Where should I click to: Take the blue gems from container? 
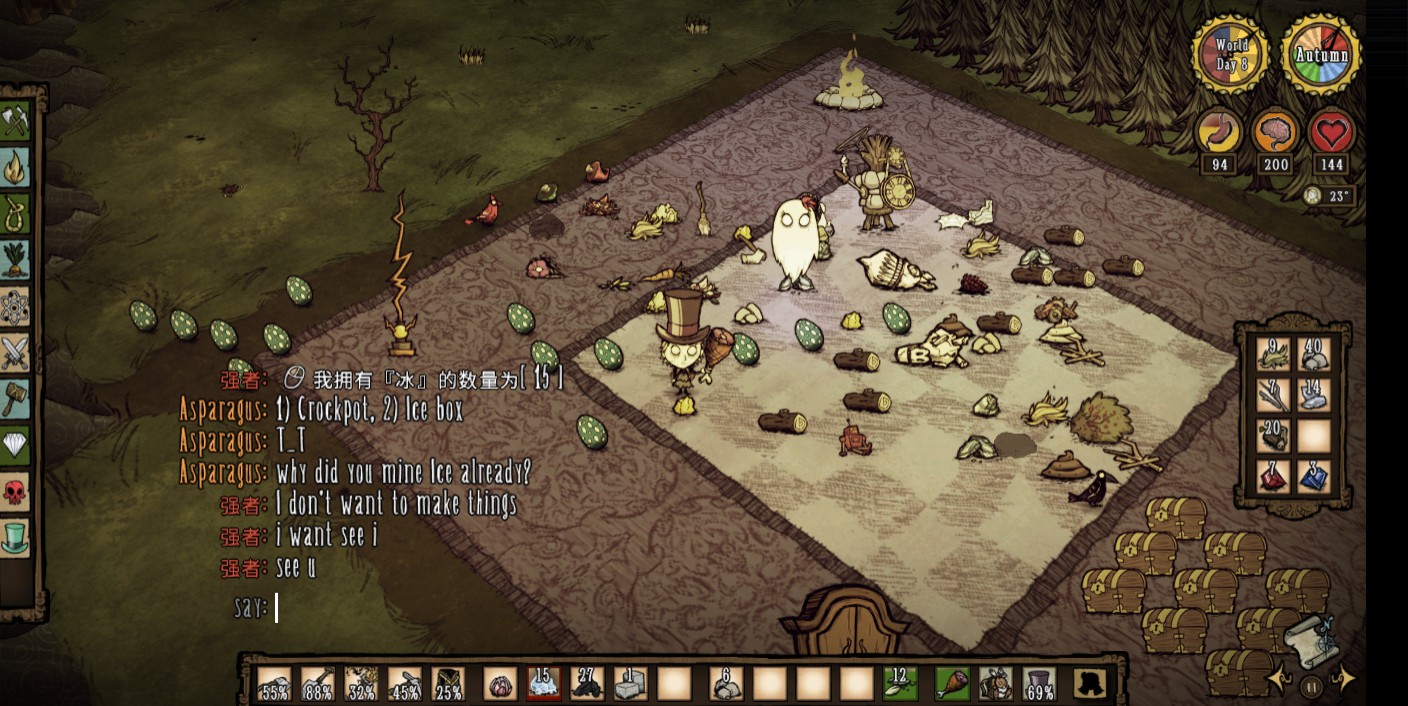[x=1314, y=476]
